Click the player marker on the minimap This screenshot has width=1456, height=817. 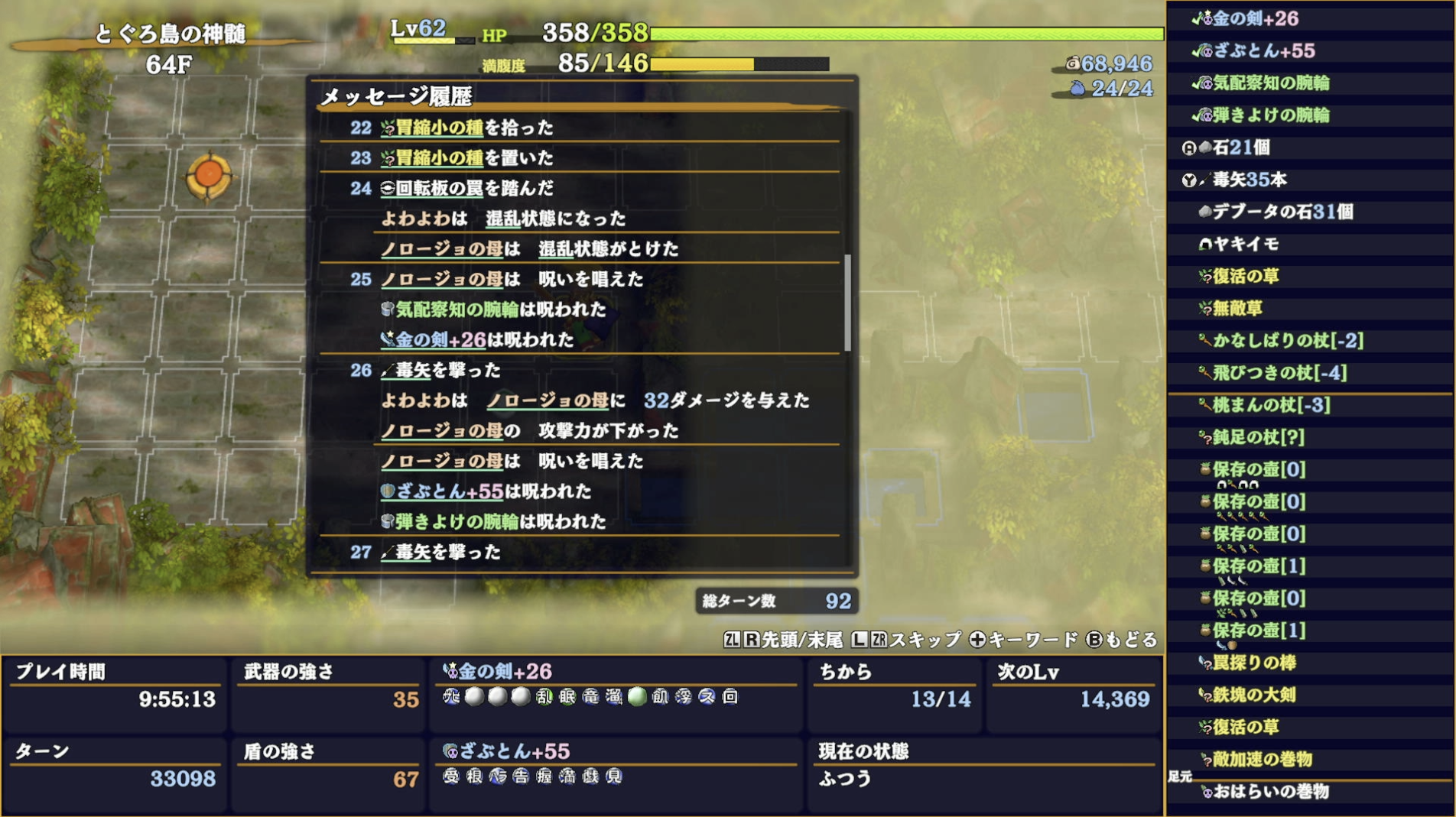pos(207,174)
